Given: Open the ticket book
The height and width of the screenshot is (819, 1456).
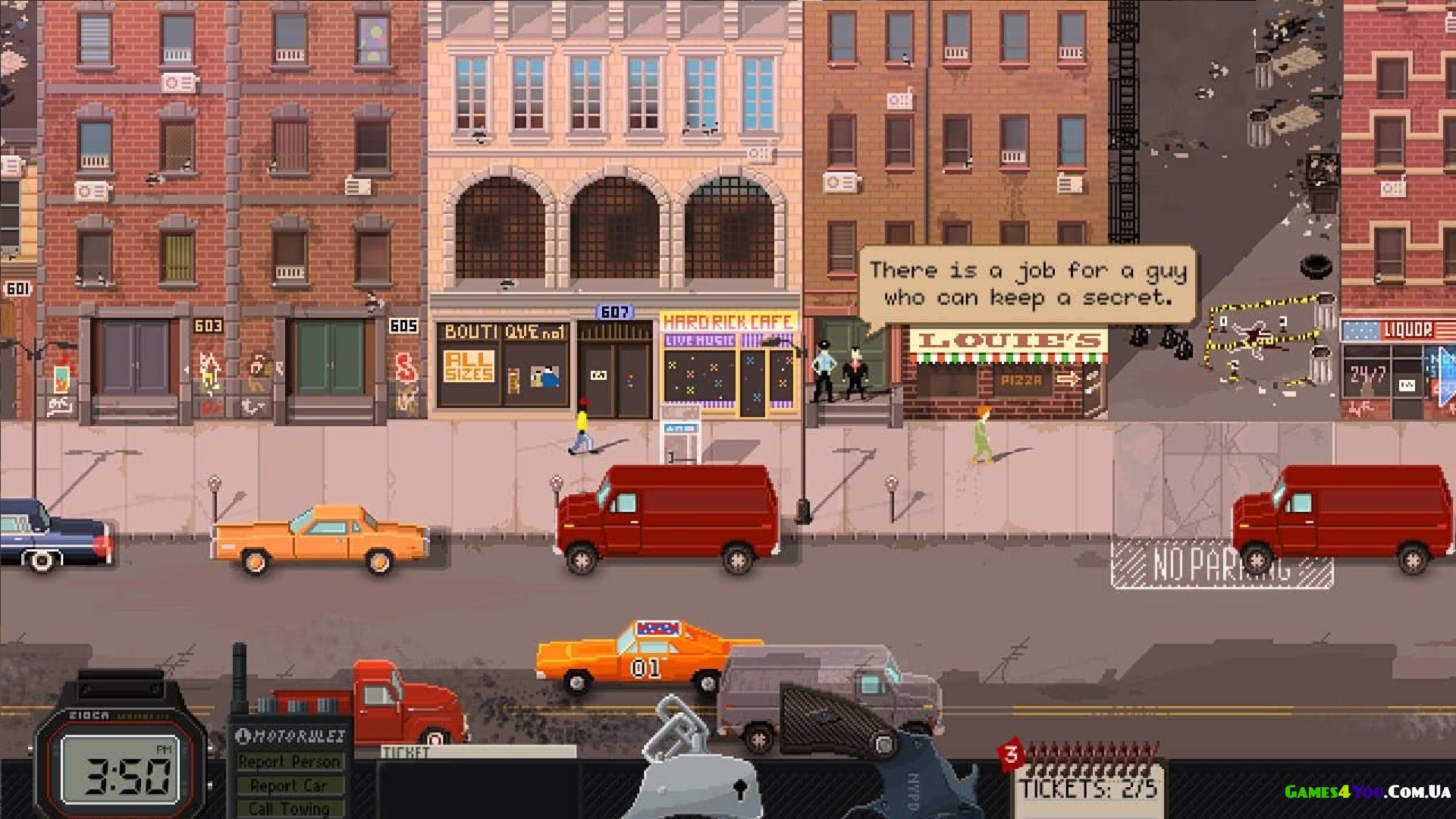Looking at the screenshot, I should (478, 781).
